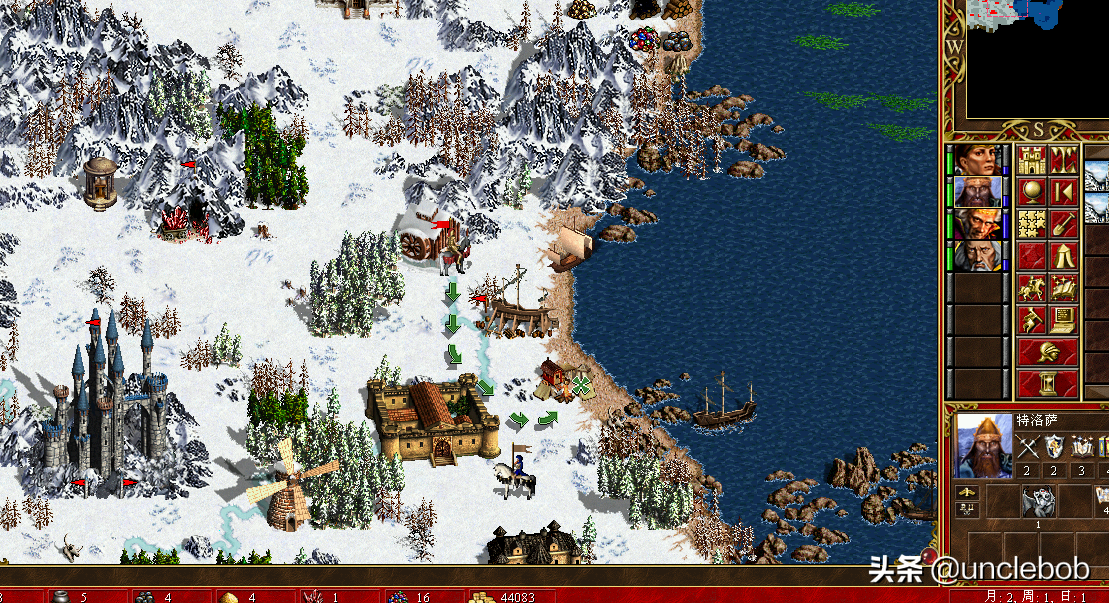
Task: End the turn with the hourglass button
Action: tap(1048, 384)
